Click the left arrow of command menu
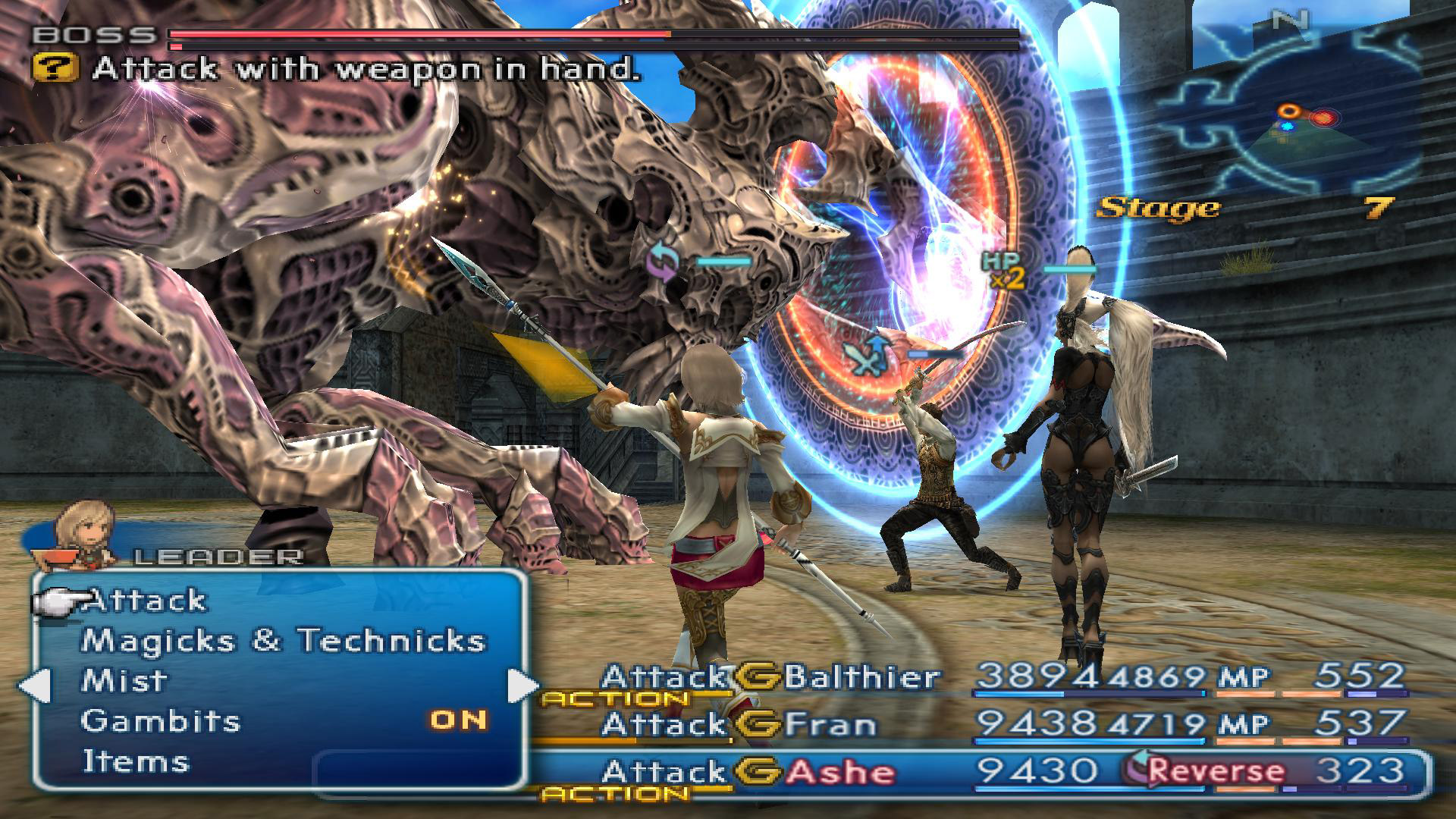1456x819 pixels. click(x=34, y=685)
